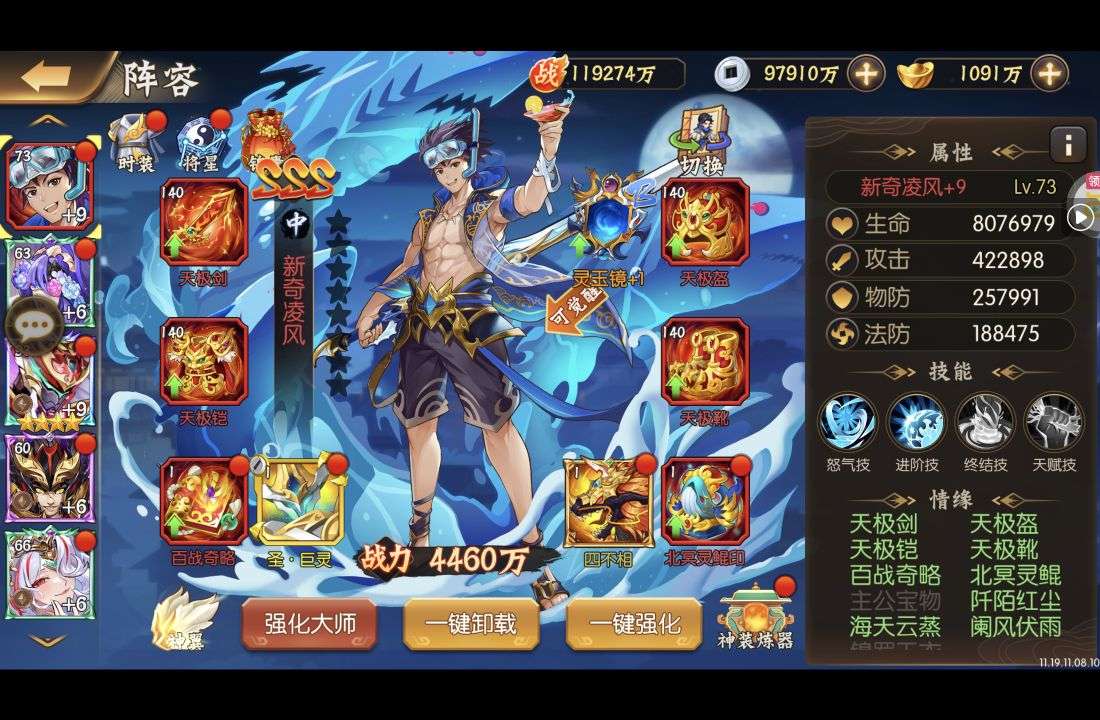The image size is (1100, 720).
Task: Open the 百战奇略 treasure slot
Action: tap(204, 502)
